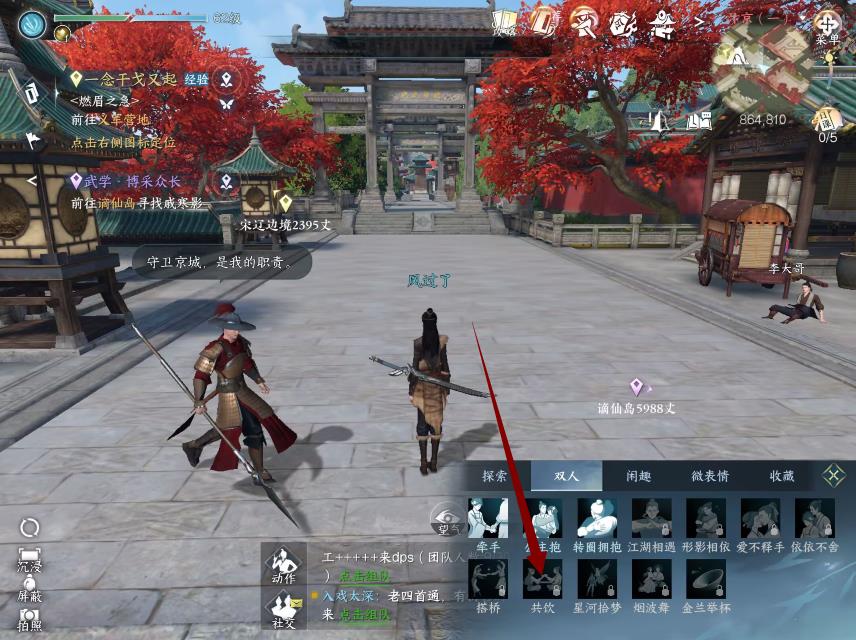
Task: Take a photo with 拍照
Action: (x=30, y=619)
